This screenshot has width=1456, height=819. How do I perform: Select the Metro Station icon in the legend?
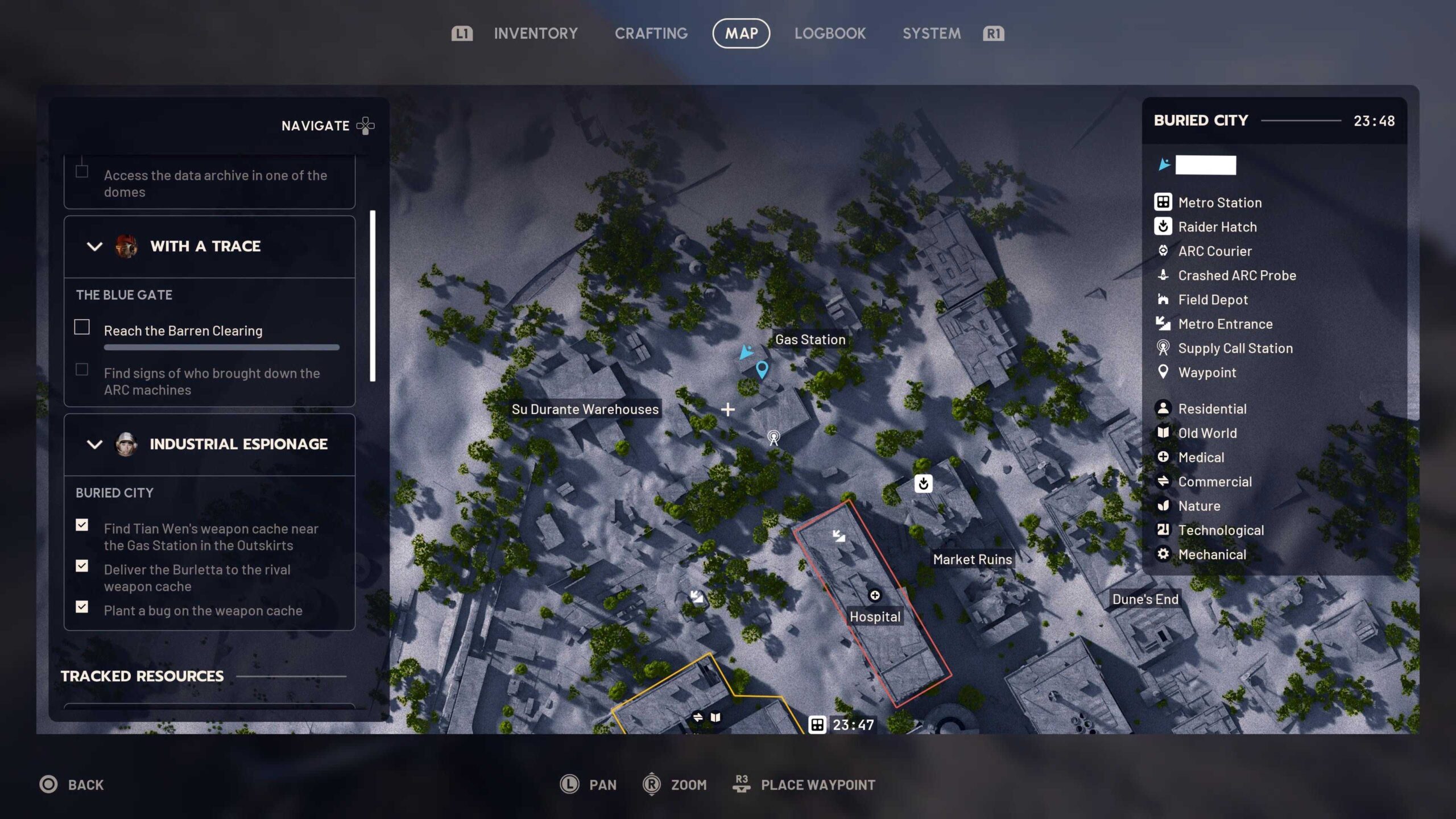click(x=1164, y=202)
